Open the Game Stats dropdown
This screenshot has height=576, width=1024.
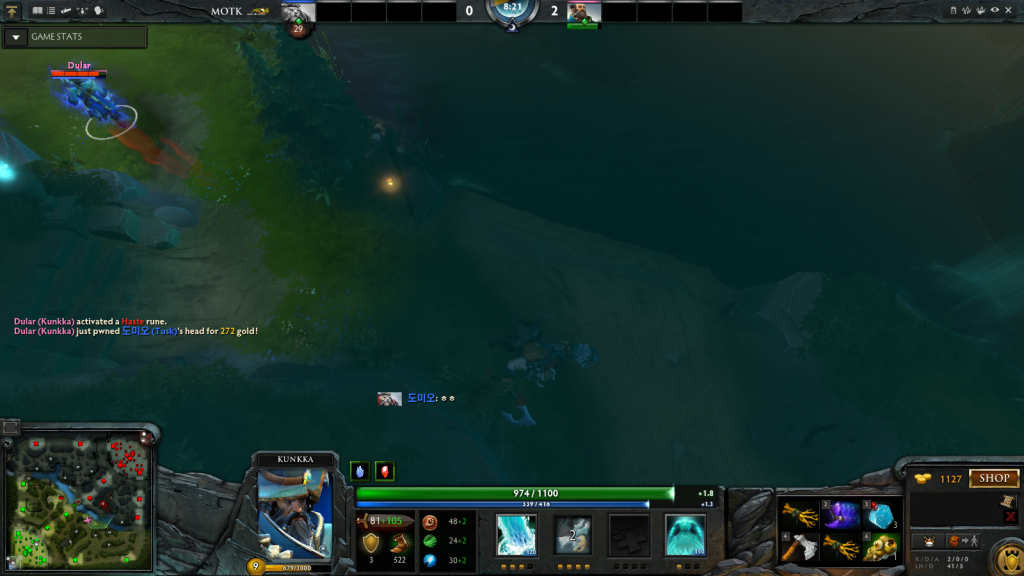point(15,37)
